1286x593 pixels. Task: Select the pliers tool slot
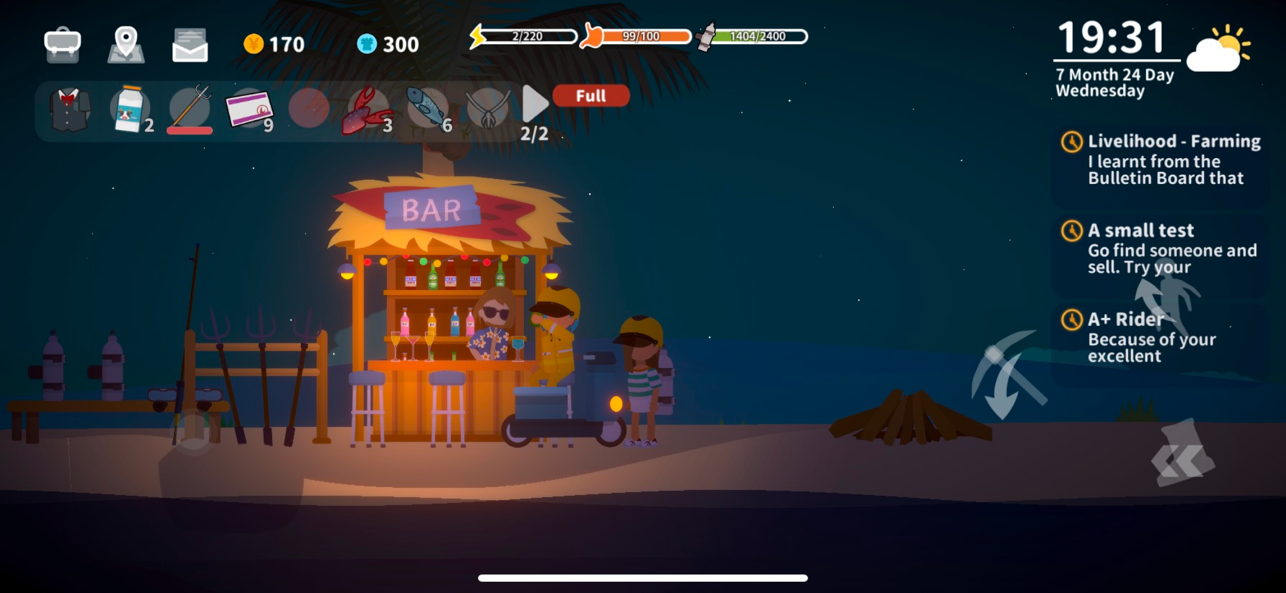[x=487, y=108]
